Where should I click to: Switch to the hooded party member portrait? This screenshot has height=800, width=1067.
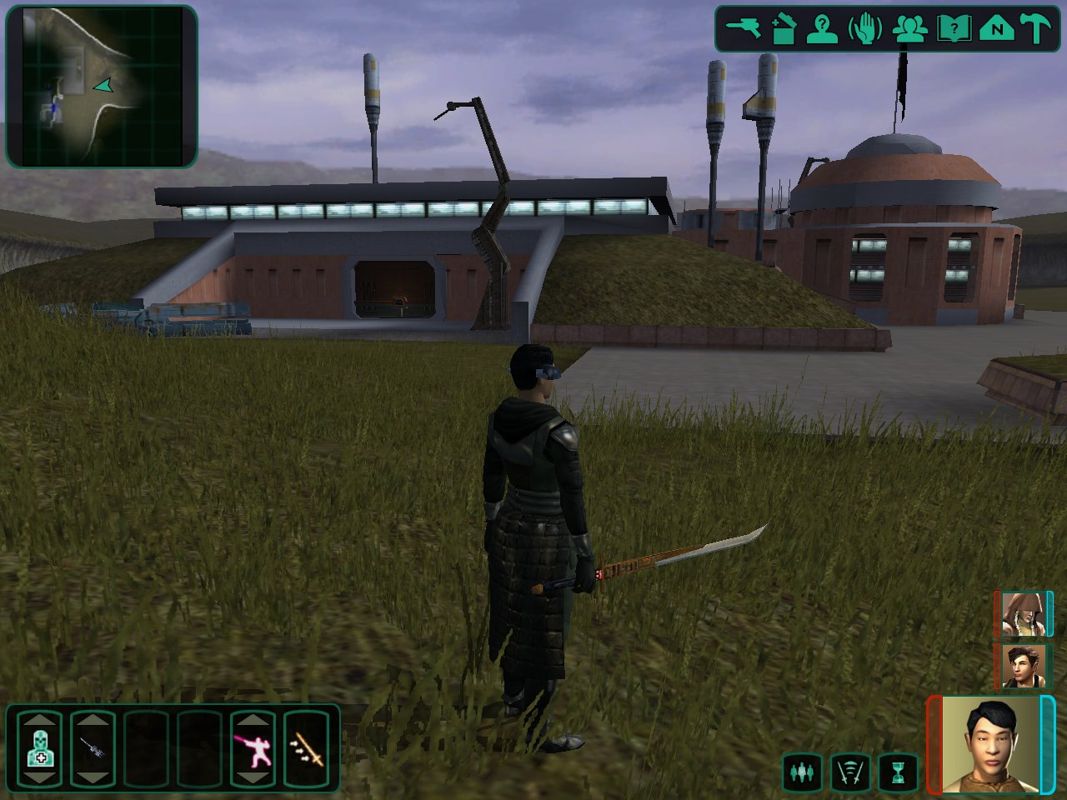click(x=1022, y=614)
